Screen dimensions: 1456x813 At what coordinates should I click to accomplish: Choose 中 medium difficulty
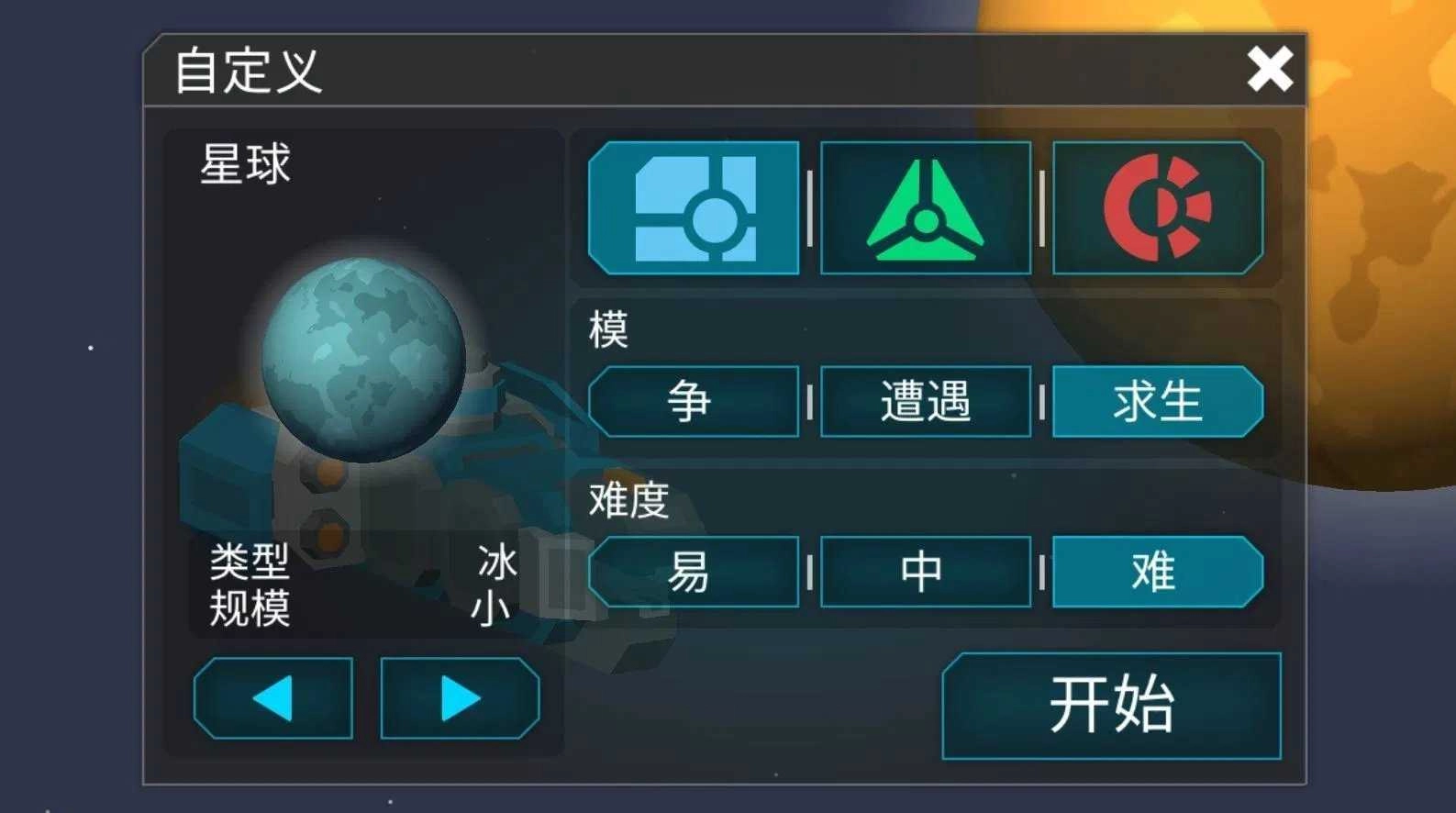[925, 571]
